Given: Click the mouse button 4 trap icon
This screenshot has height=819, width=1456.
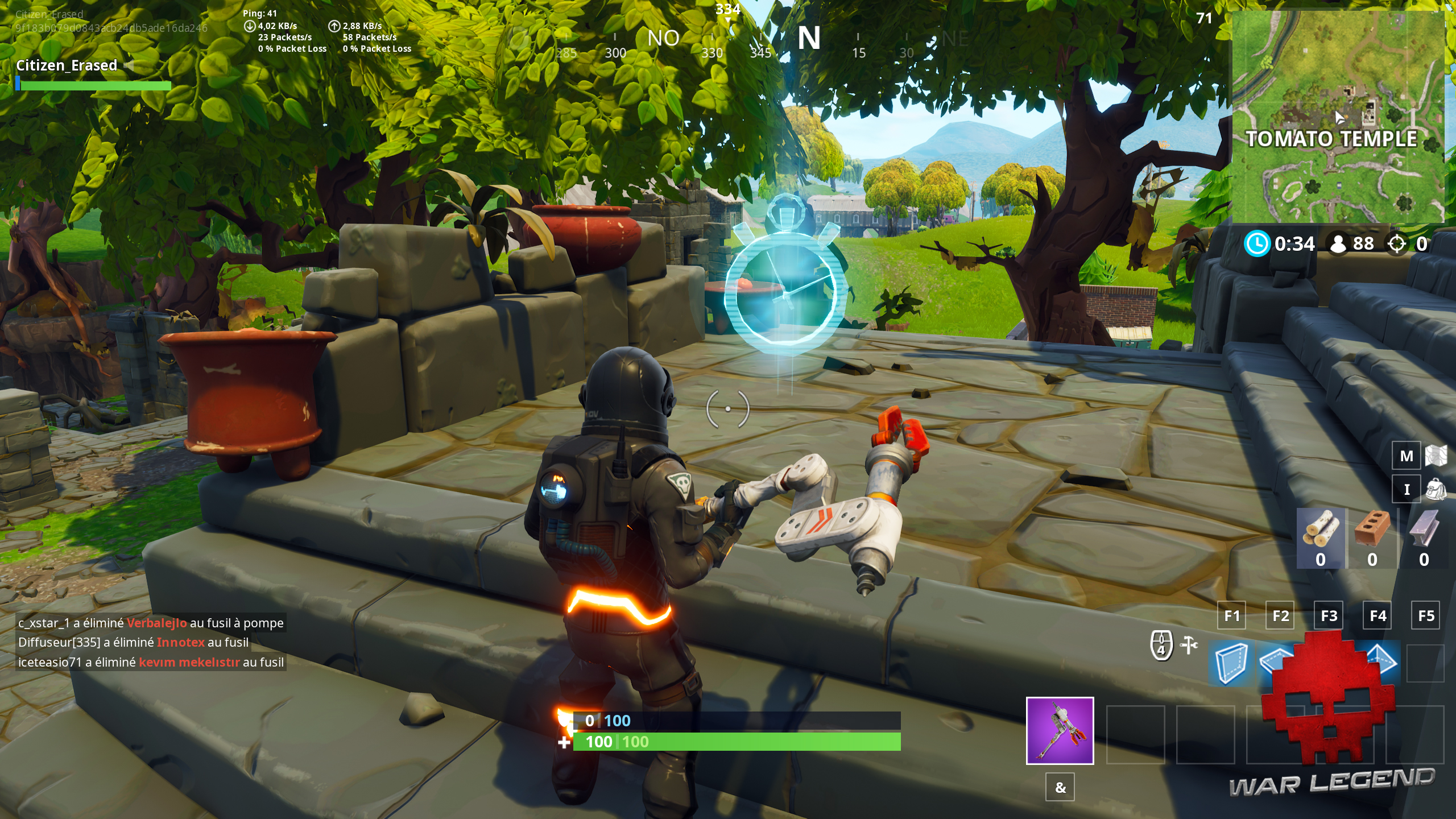Looking at the screenshot, I should click(x=1161, y=646).
